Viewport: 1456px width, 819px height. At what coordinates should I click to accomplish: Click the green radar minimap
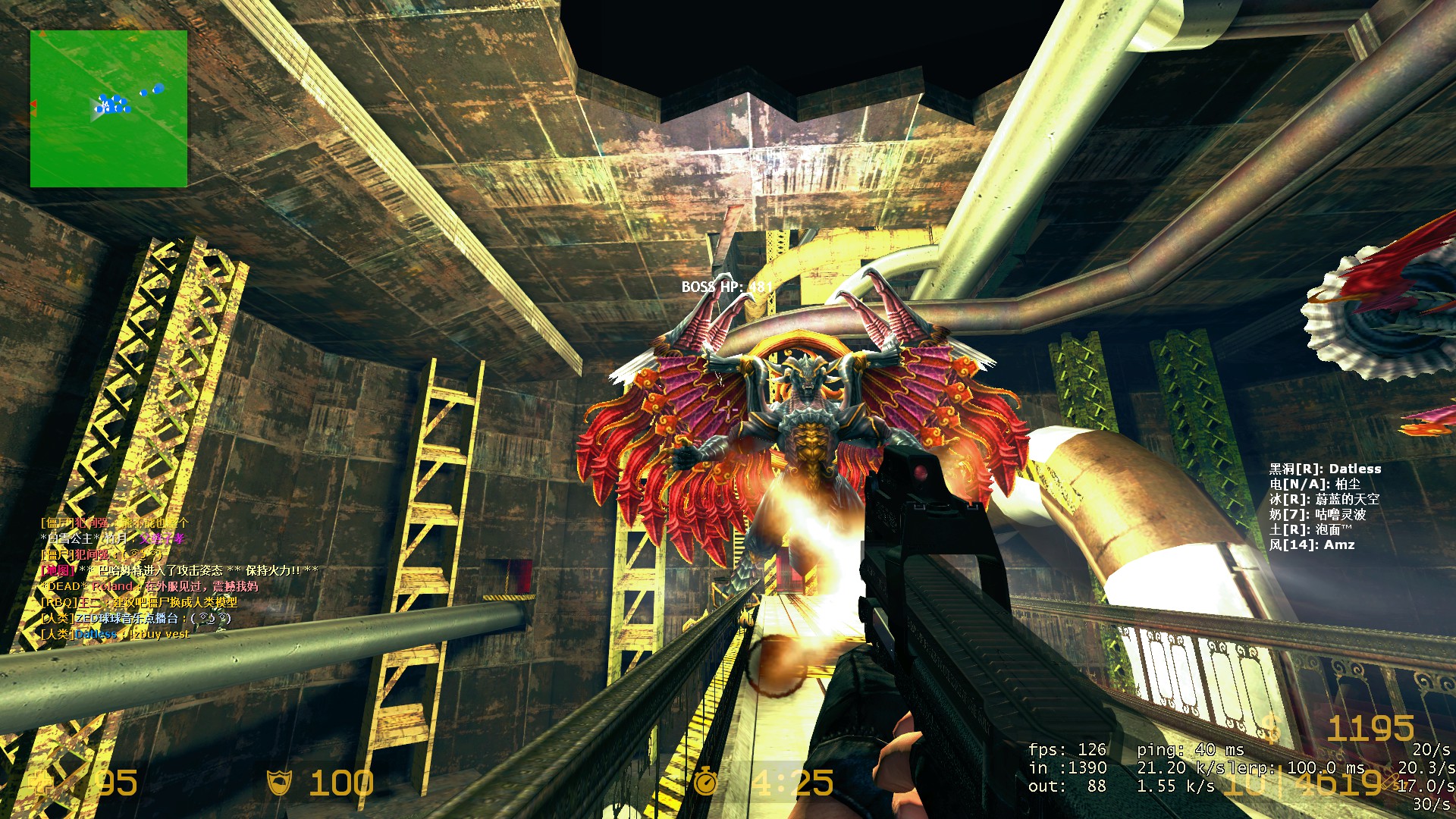point(108,108)
